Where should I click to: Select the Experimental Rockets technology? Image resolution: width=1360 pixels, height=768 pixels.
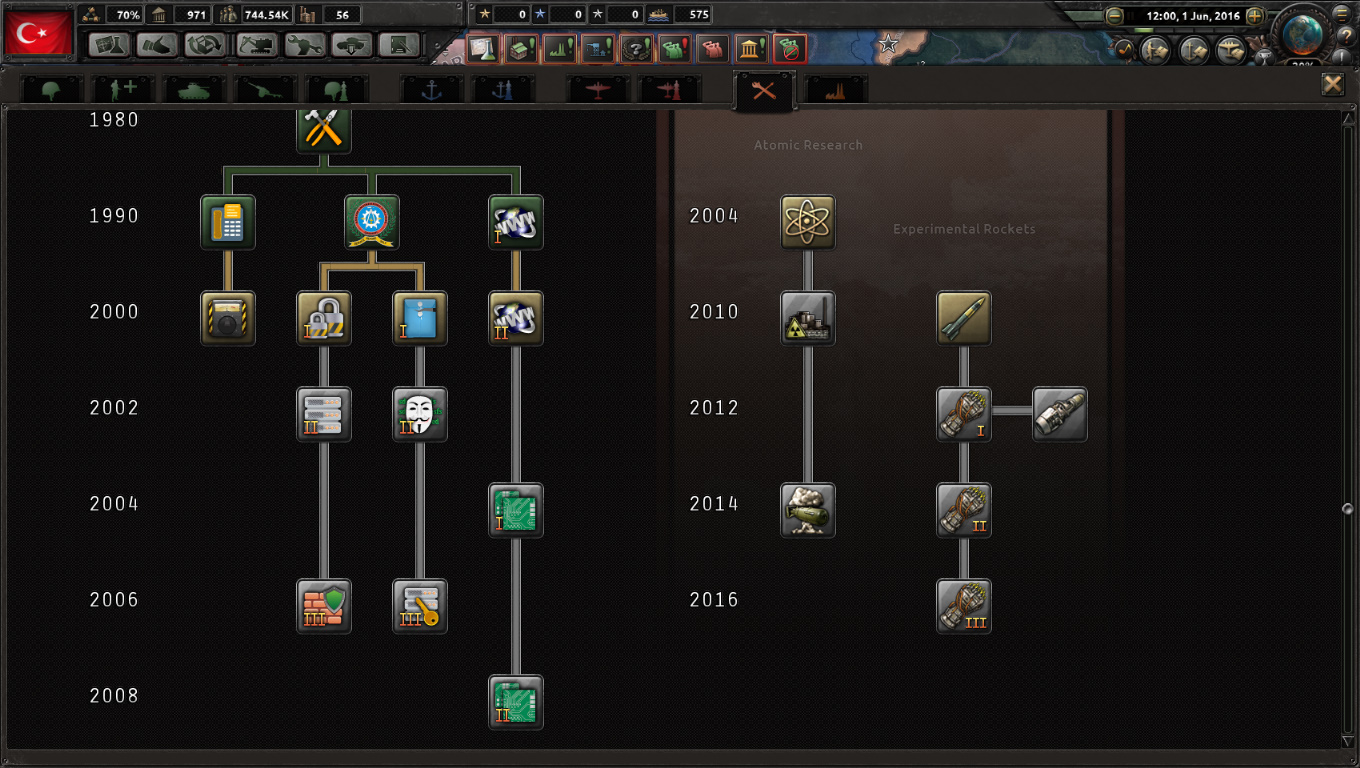pos(963,317)
